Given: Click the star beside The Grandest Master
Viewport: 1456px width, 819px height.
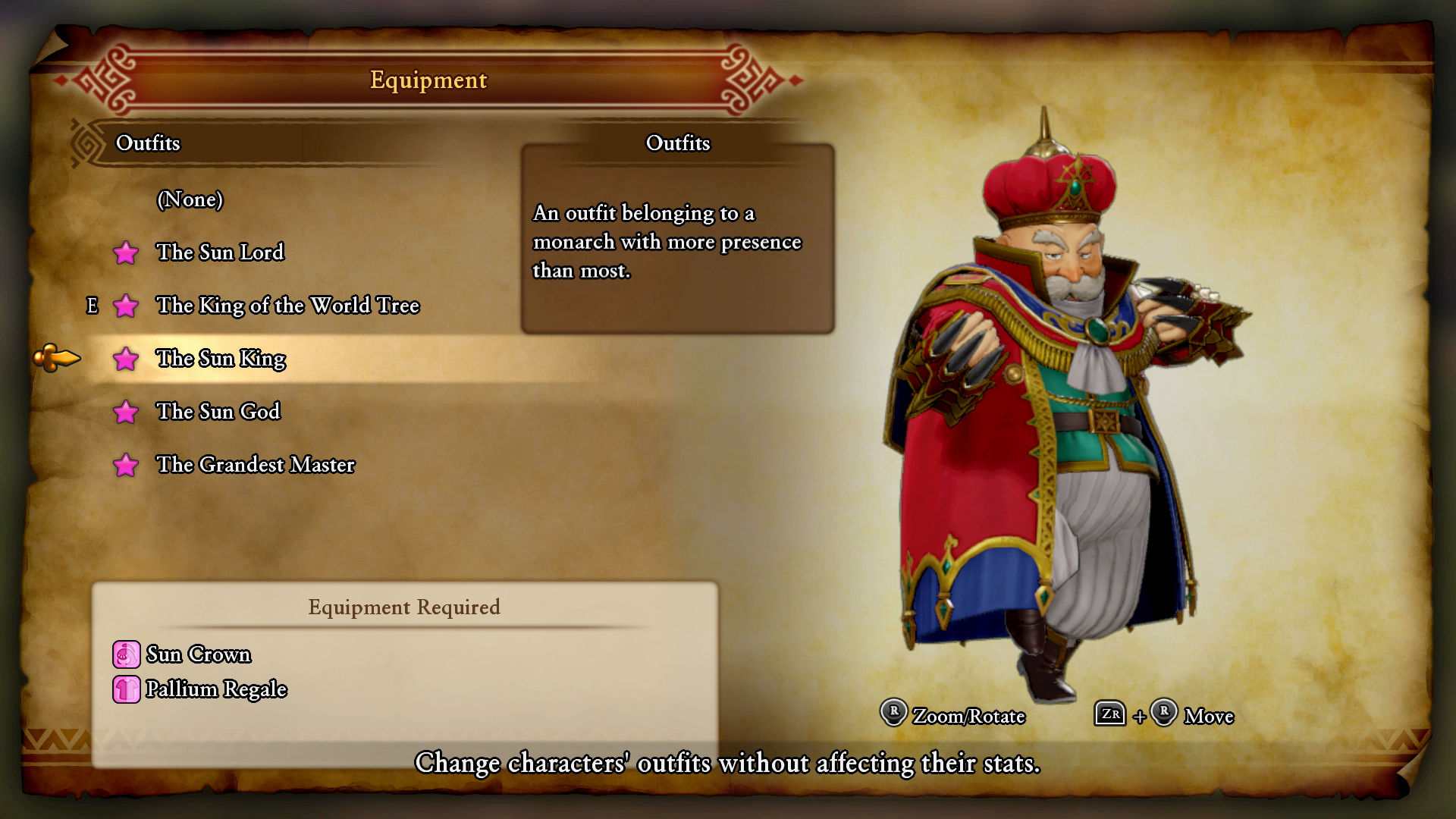Looking at the screenshot, I should tap(126, 466).
